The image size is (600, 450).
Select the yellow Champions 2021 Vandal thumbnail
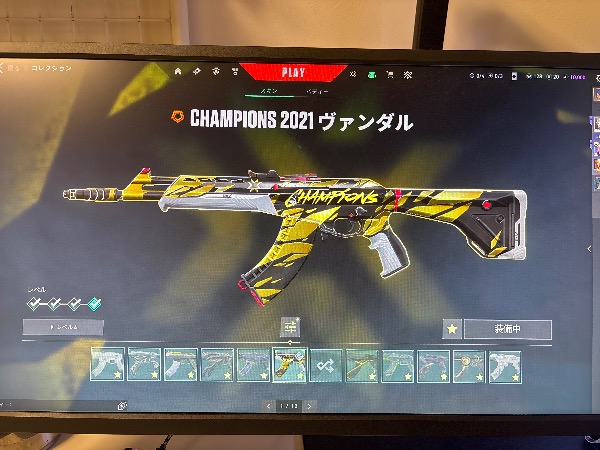pyautogui.click(x=290, y=365)
